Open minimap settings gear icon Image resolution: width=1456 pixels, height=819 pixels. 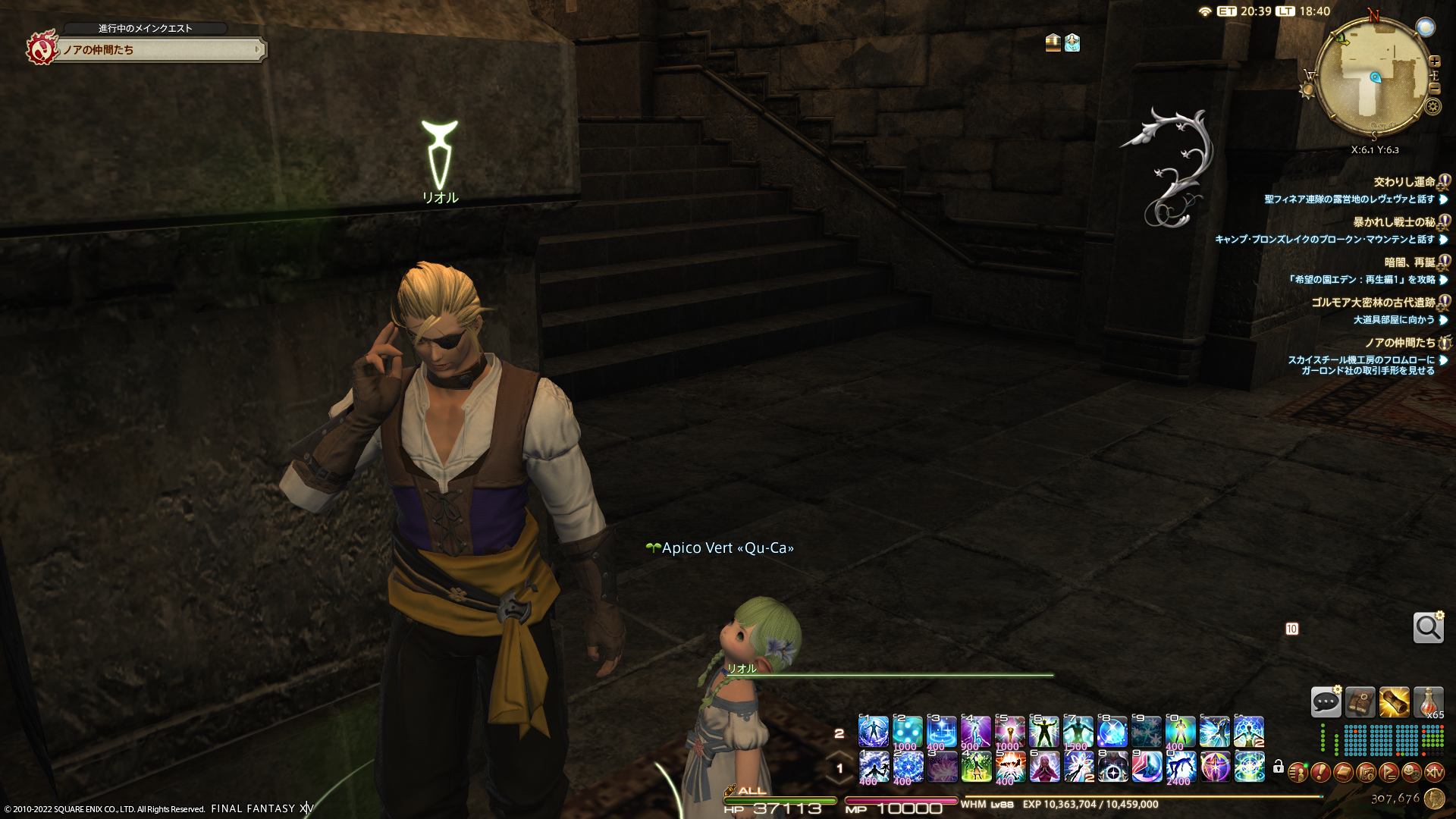[1432, 106]
